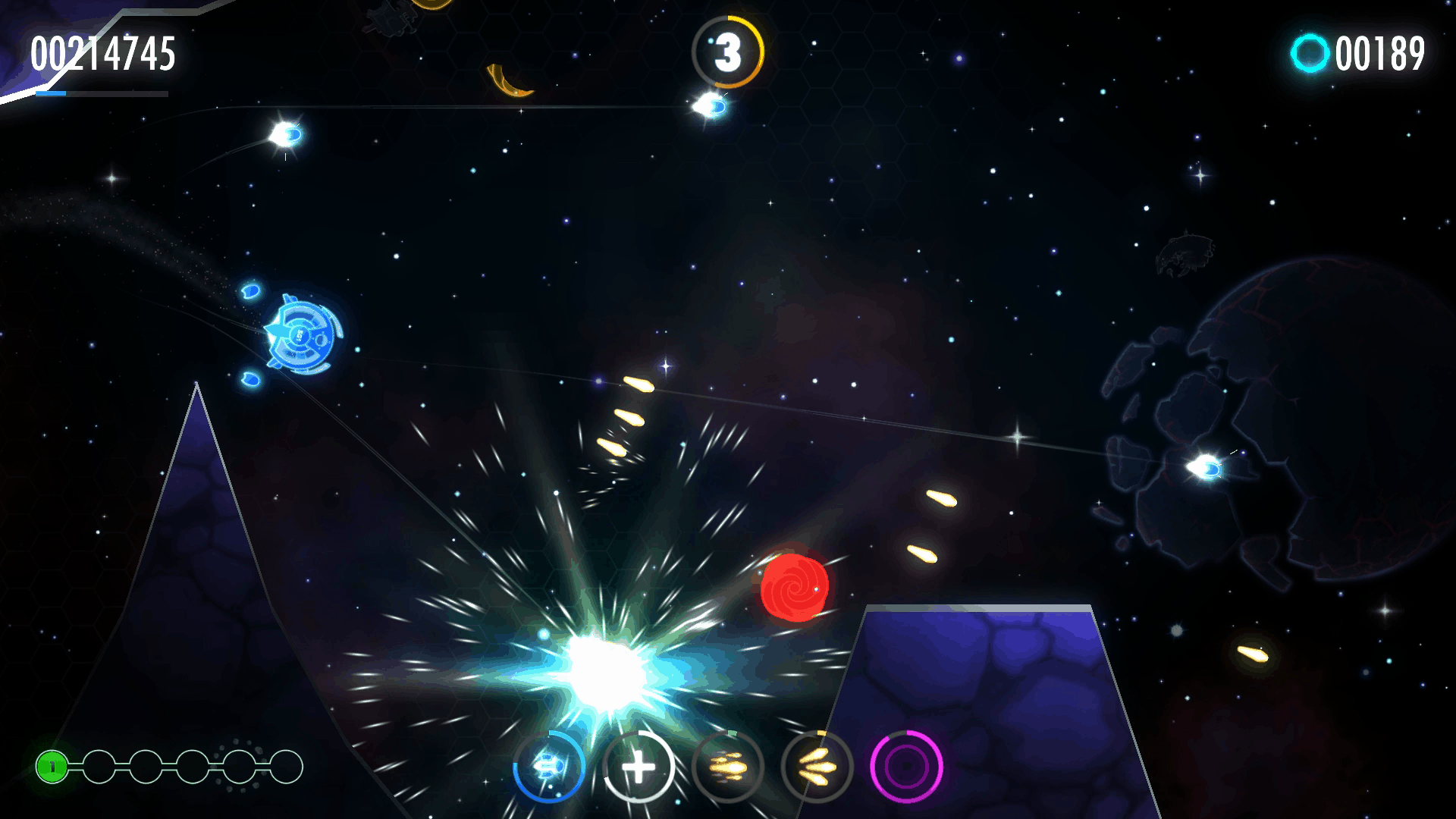Trigger the magenta ring vortex ability
Screen dimensions: 1456x819
click(906, 767)
